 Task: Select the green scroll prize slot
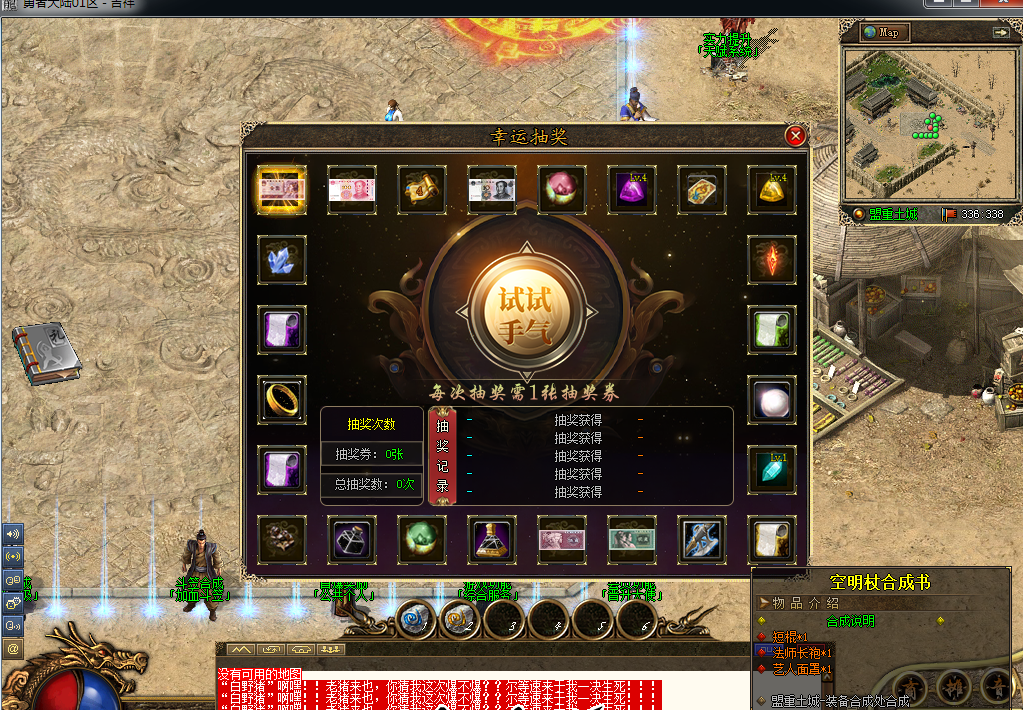772,330
